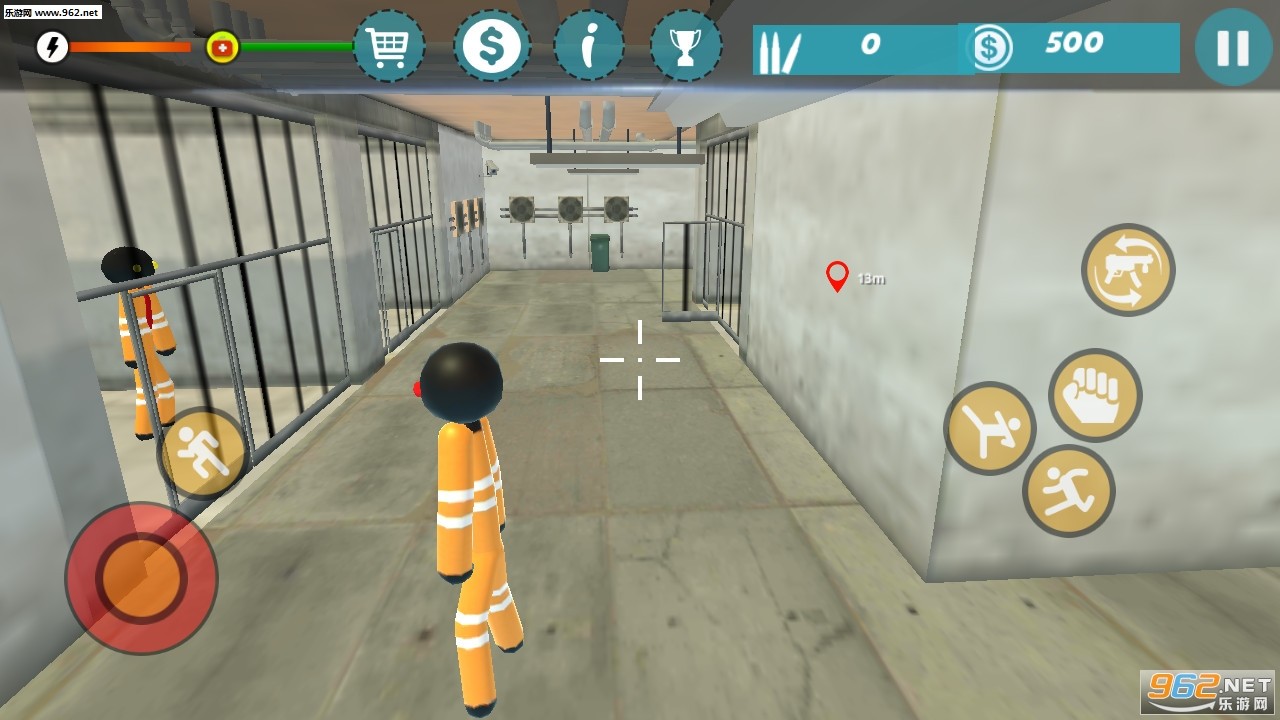
Task: Switch weapon with the gun swap button
Action: [x=1128, y=270]
